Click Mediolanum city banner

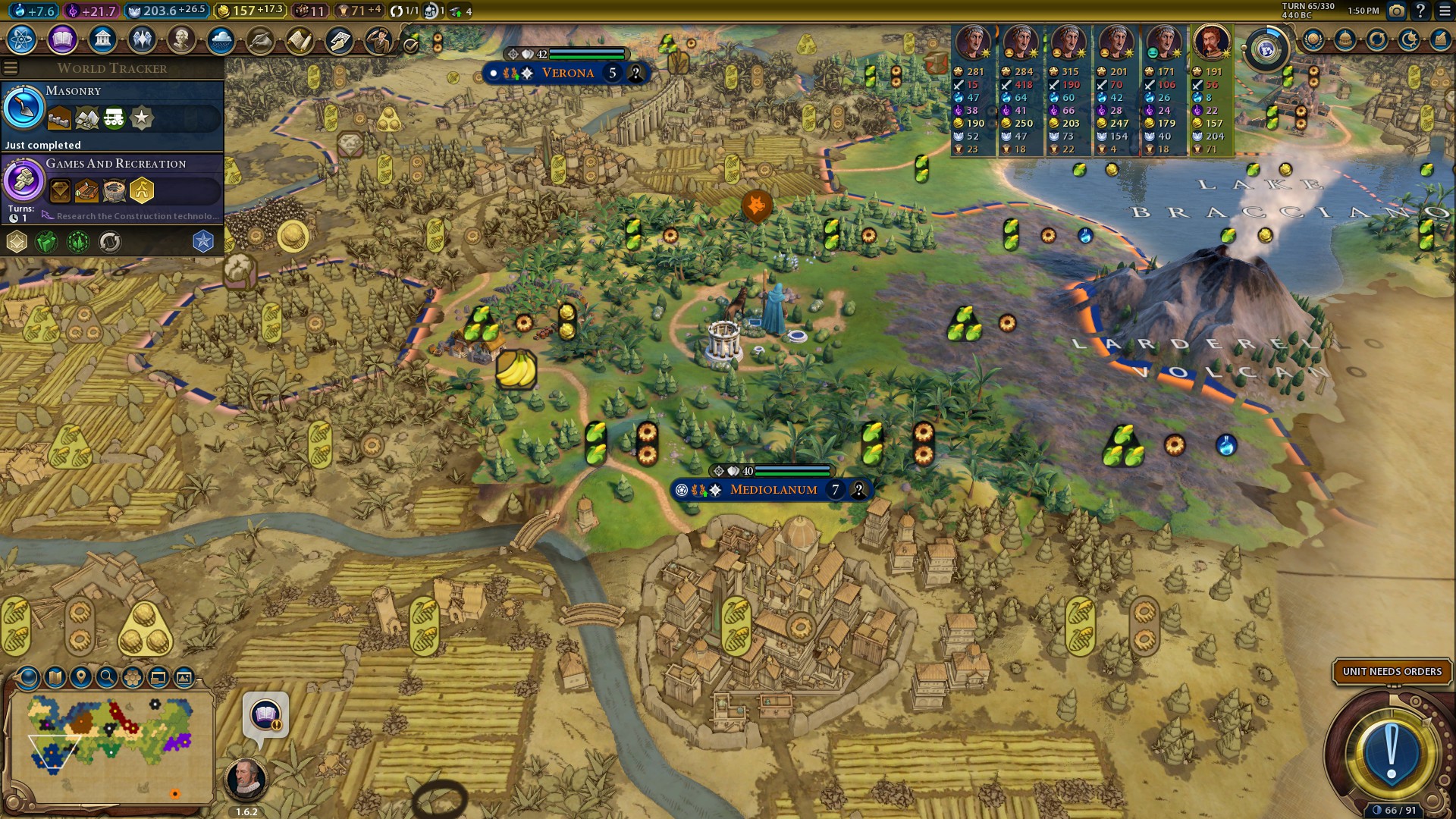[x=773, y=490]
